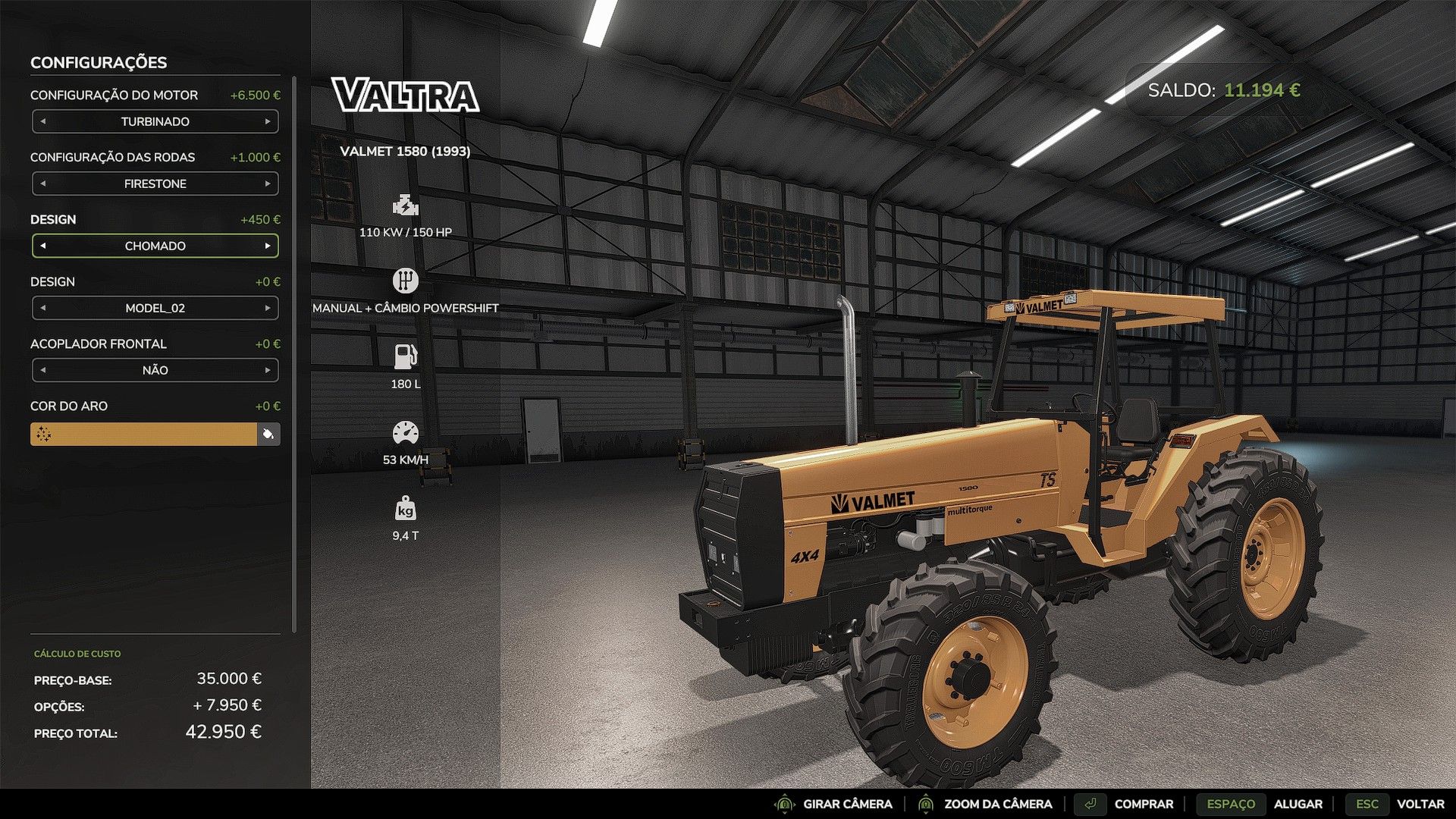Open previous option for TURBINADO motor
1456x819 pixels.
tap(42, 121)
